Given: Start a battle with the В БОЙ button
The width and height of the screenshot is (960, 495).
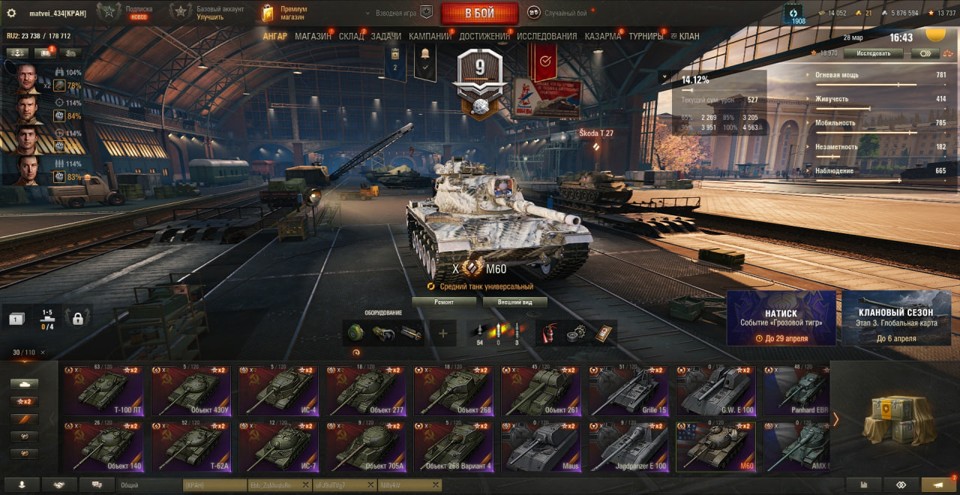Looking at the screenshot, I should (479, 13).
